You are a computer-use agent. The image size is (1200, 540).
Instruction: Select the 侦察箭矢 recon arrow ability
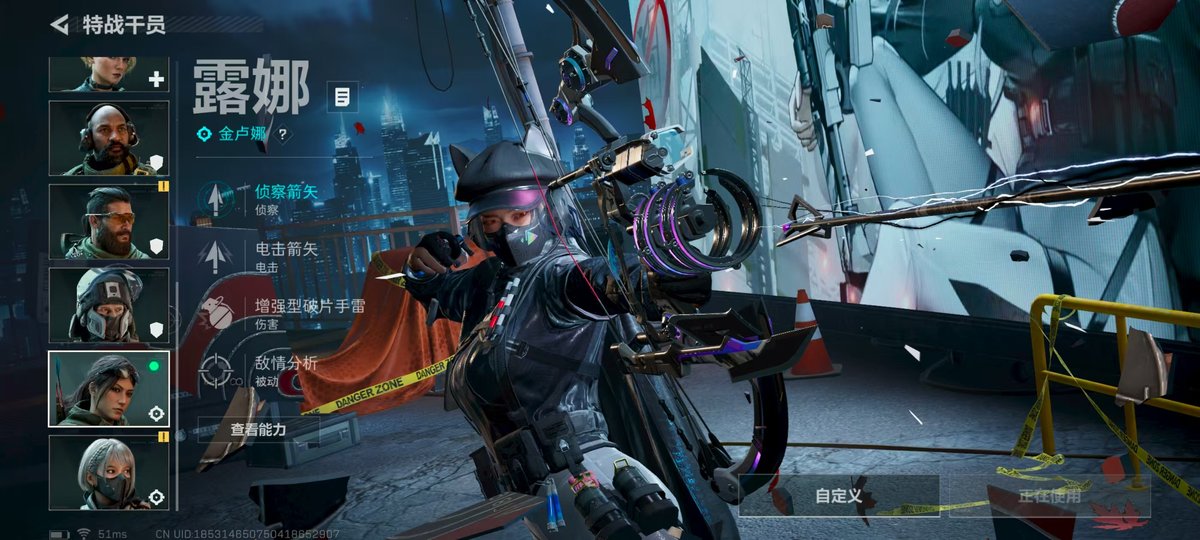260,198
